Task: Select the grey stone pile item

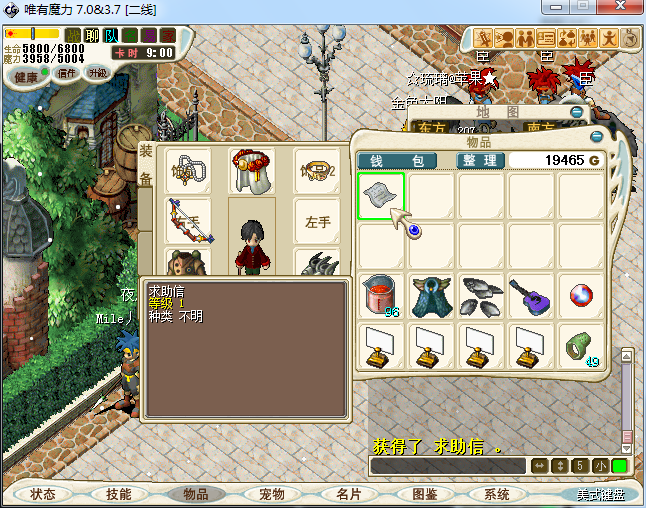Action: 482,297
